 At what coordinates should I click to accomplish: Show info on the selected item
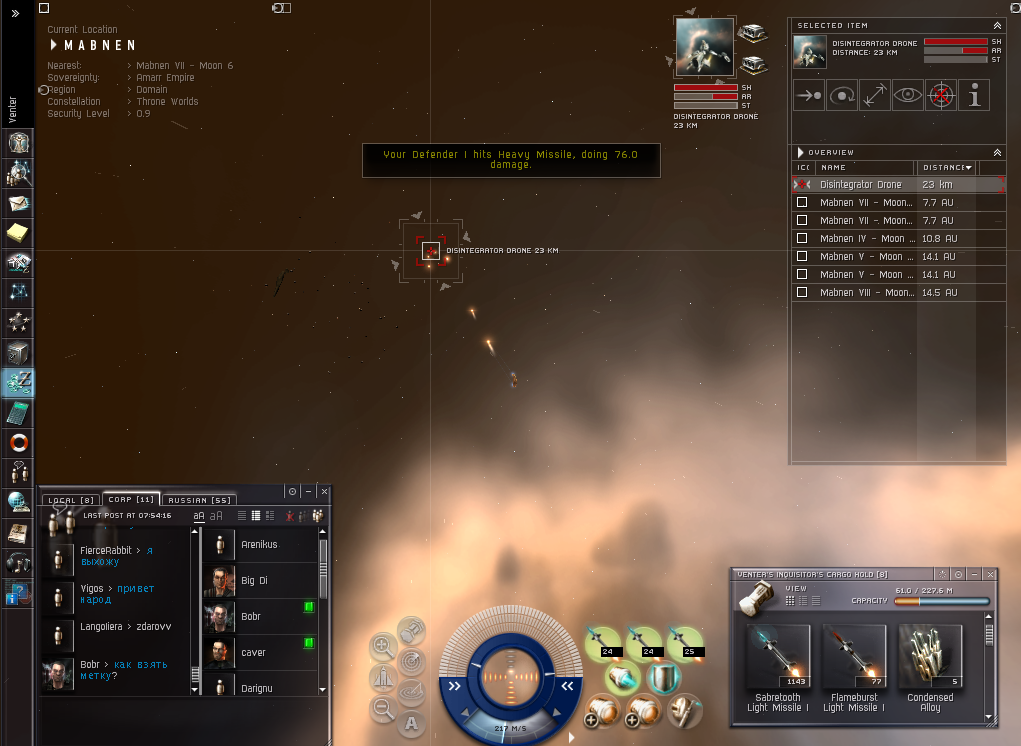coord(974,95)
